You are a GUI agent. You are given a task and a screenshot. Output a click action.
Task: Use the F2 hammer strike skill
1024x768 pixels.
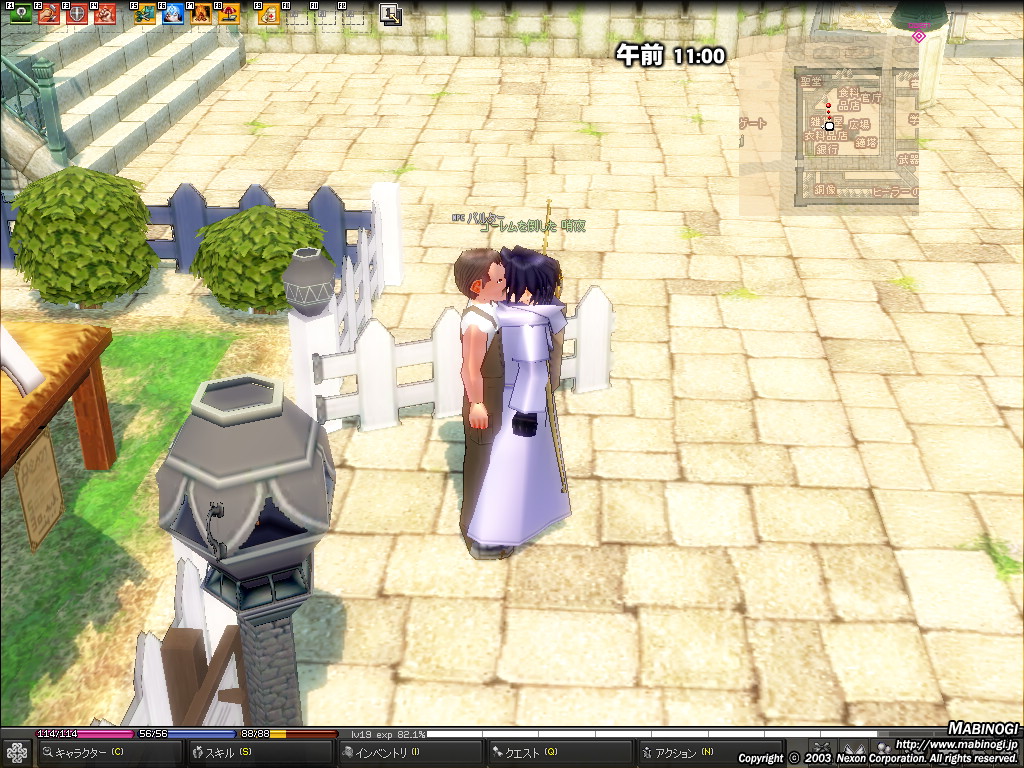(x=48, y=14)
